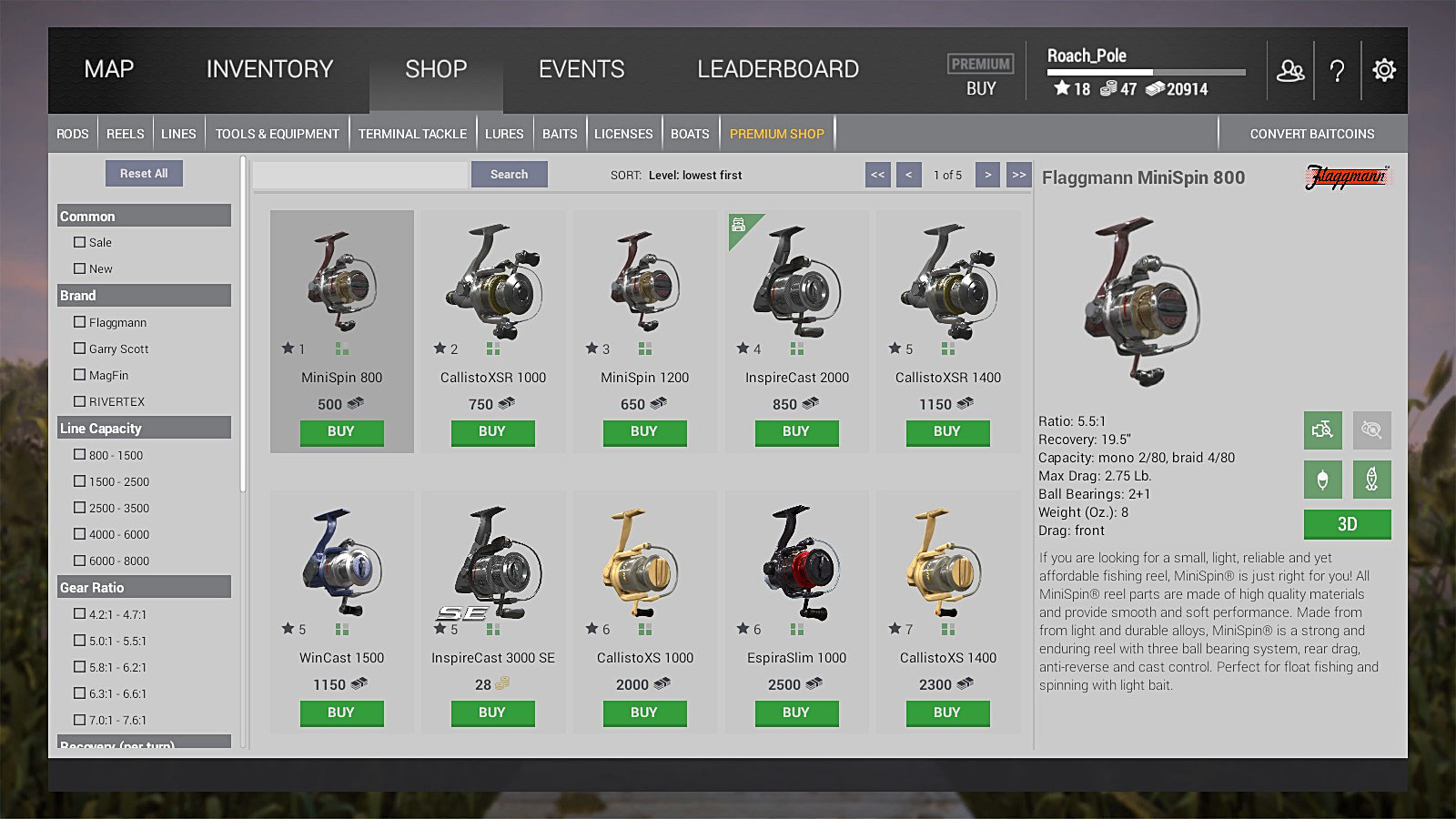Check the 1500 - 2500 line capacity filter

coord(80,481)
